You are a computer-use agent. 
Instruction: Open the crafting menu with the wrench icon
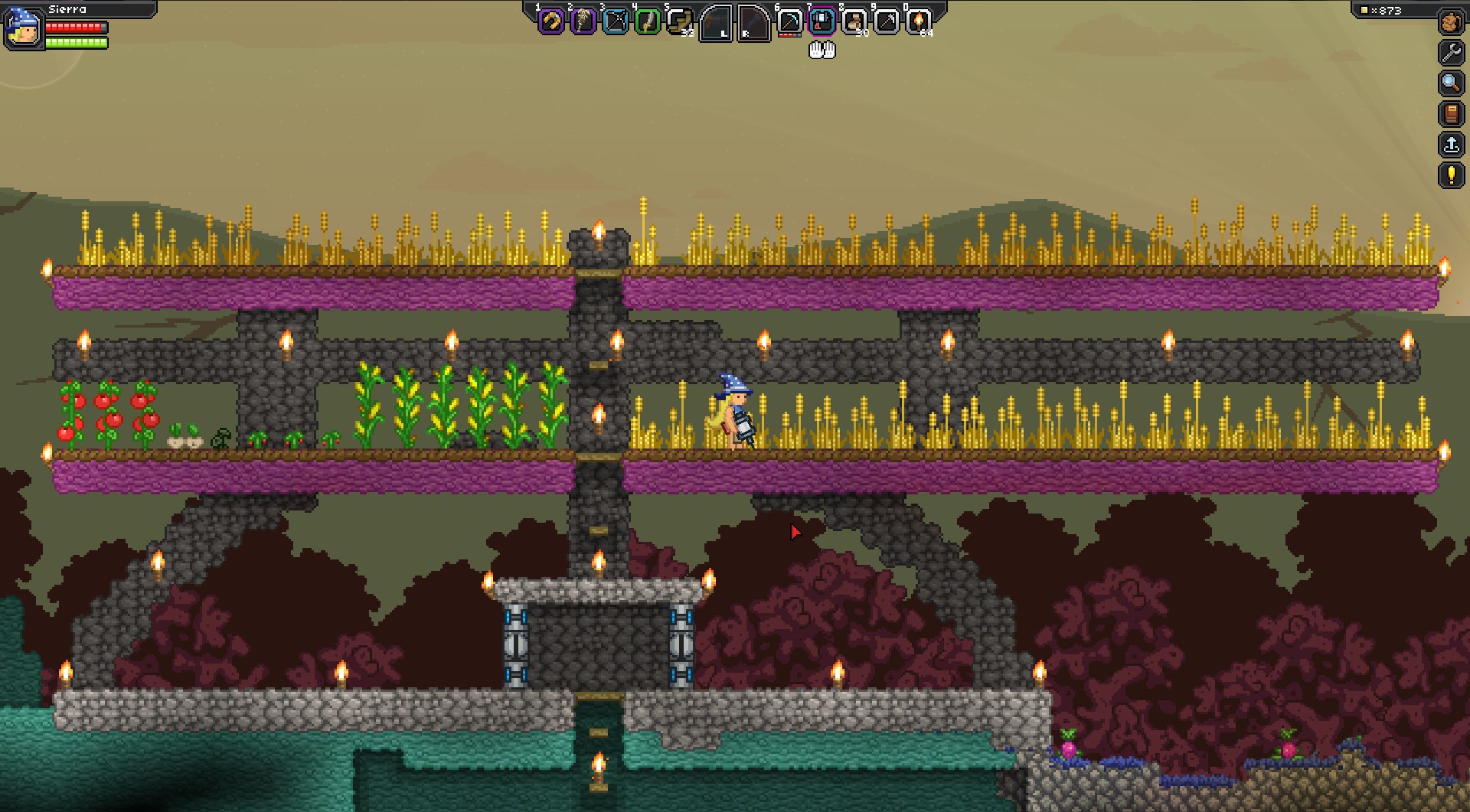click(1451, 52)
